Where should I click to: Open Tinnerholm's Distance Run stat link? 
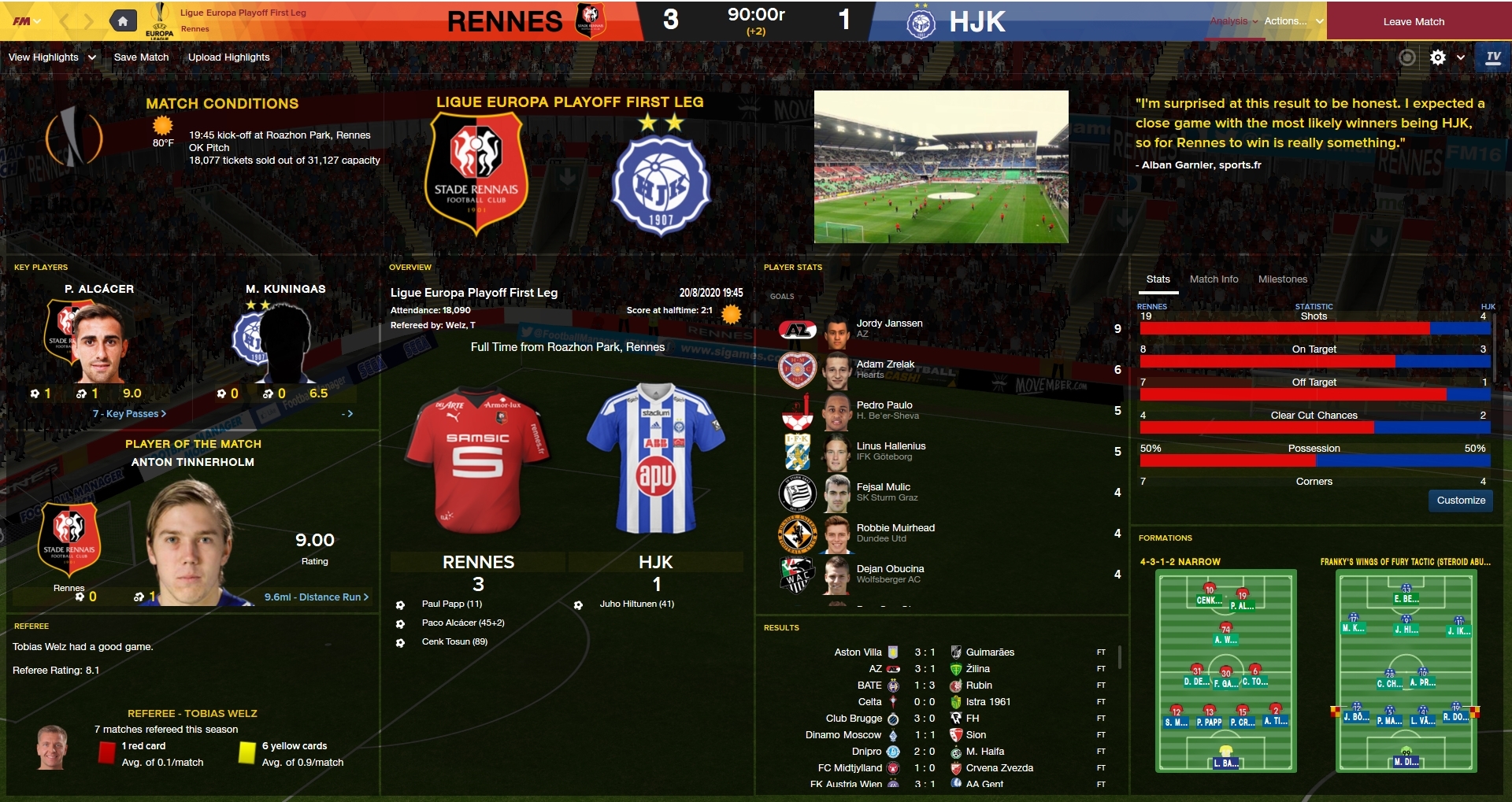316,597
